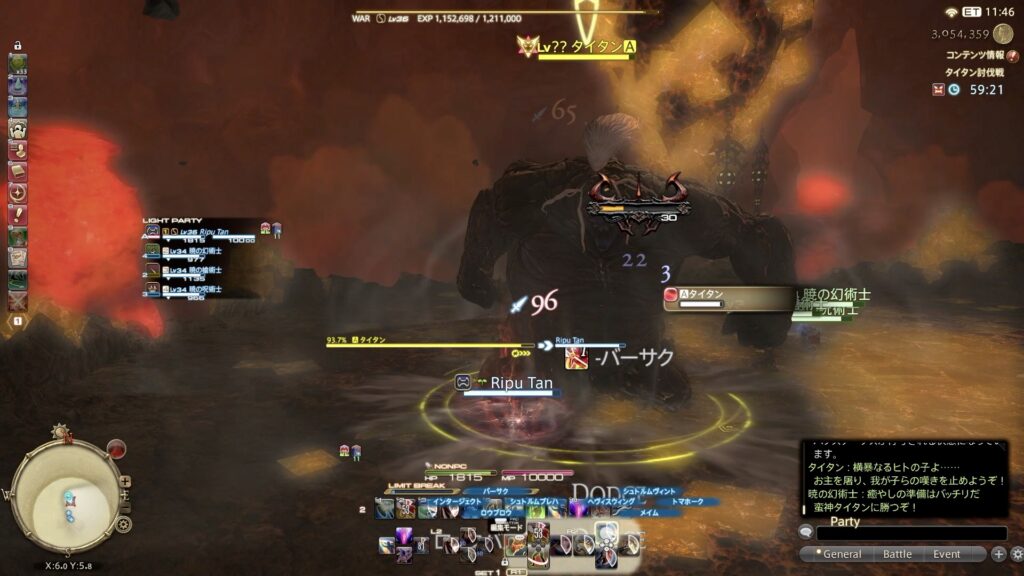Open minimap settings gear button
Viewport: 1024px width, 576px height.
click(123, 523)
